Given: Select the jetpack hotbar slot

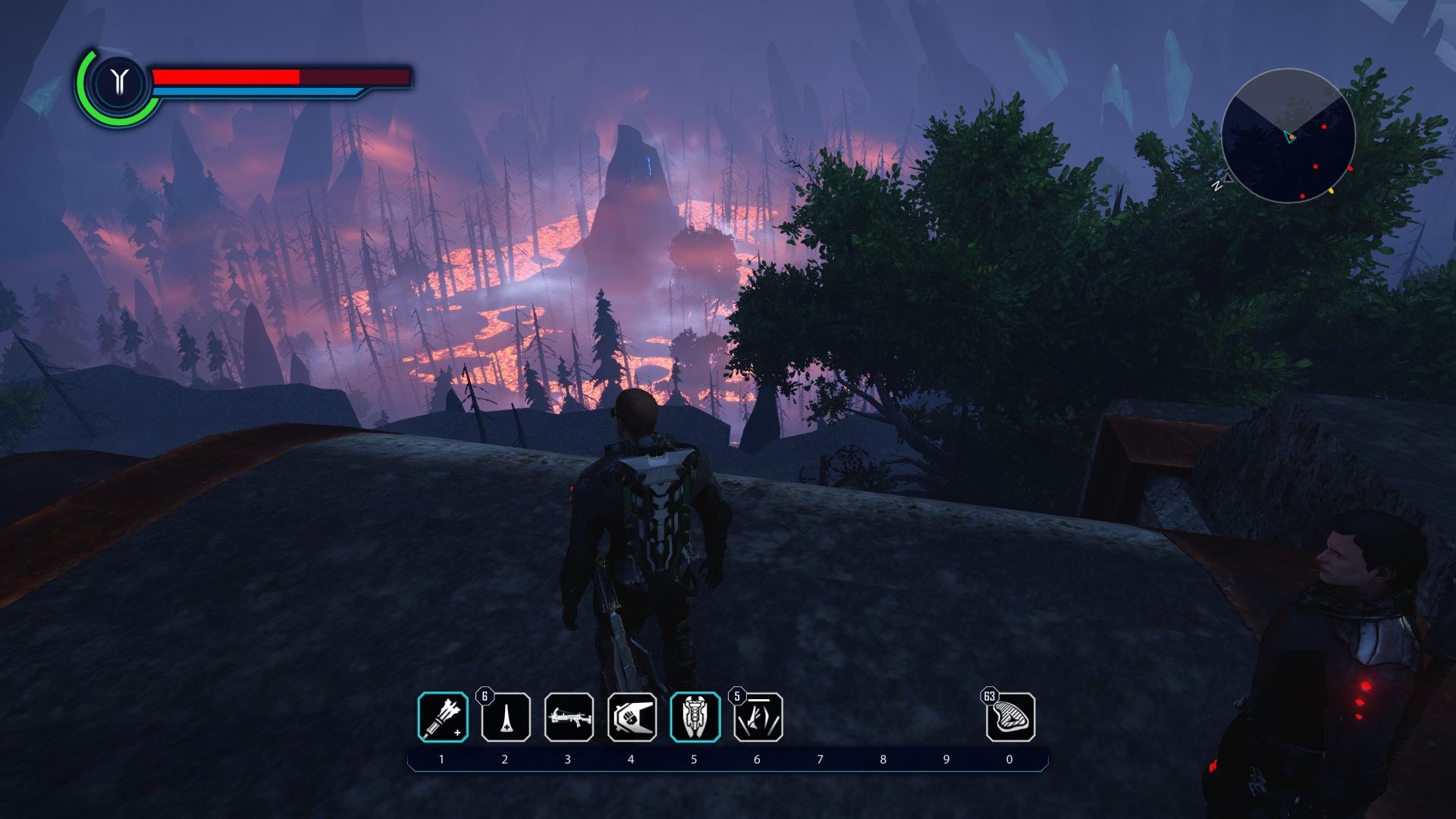Looking at the screenshot, I should tap(695, 717).
